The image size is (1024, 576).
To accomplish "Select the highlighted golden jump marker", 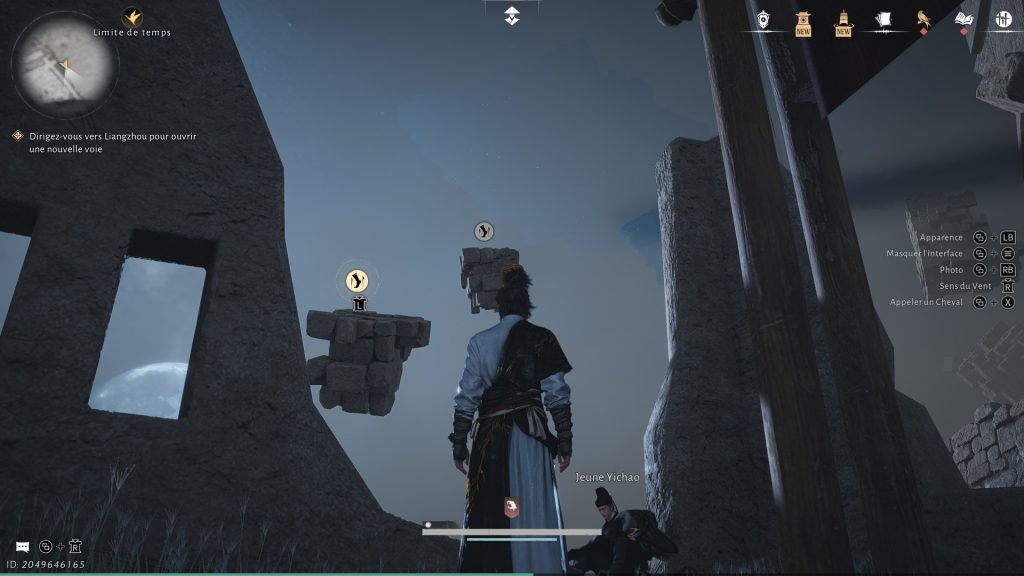I will tap(358, 281).
